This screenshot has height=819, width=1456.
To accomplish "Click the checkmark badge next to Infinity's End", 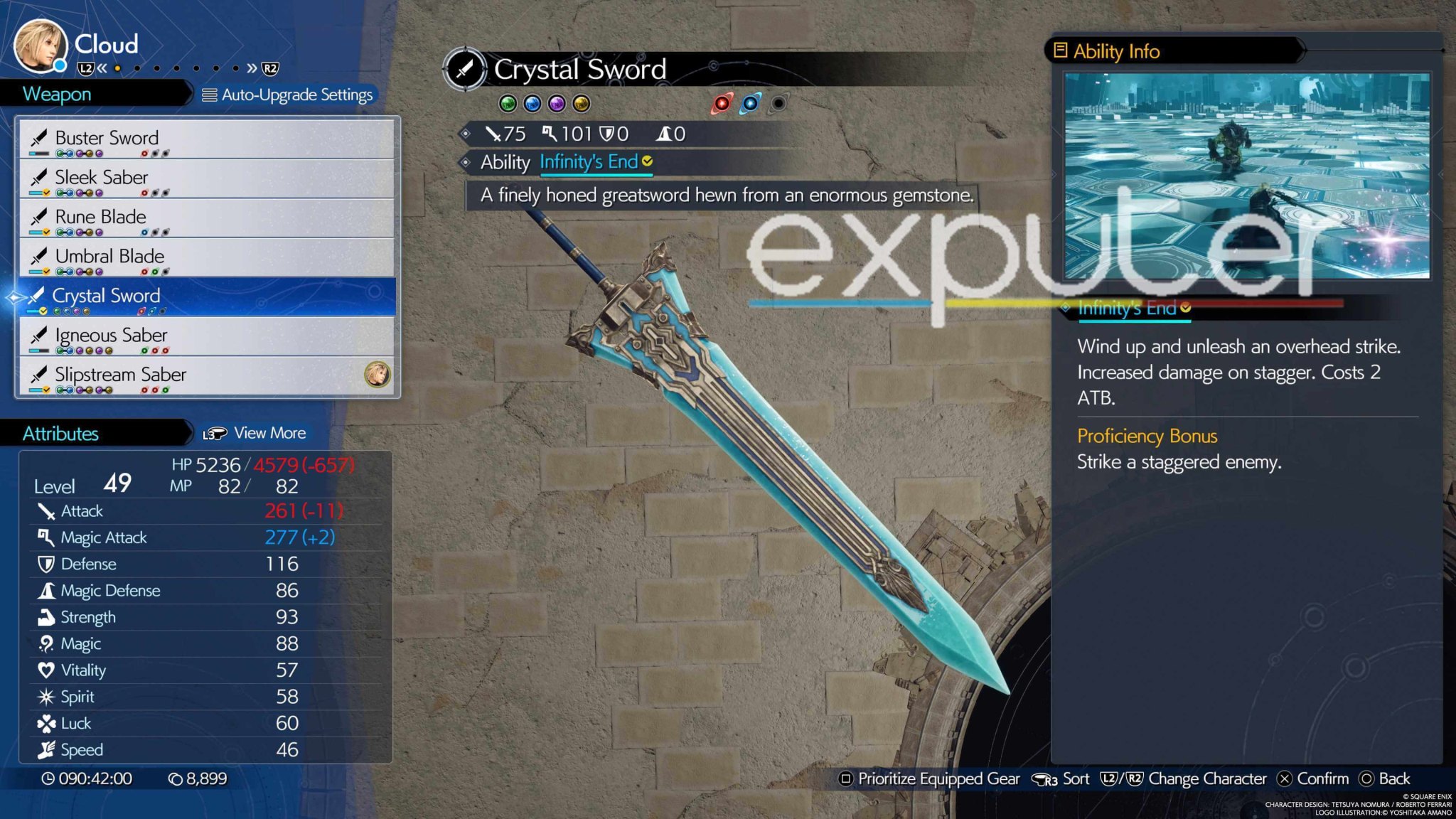I will tap(646, 162).
